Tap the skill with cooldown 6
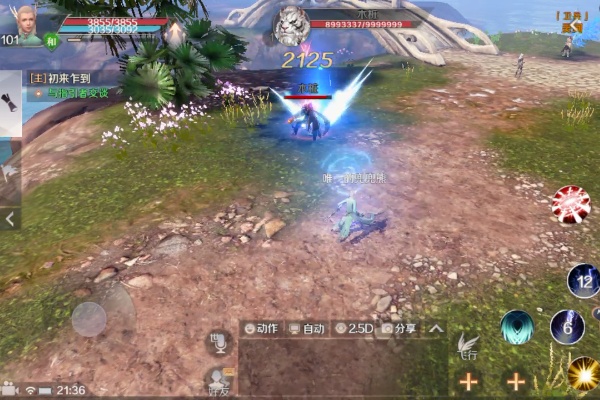The width and height of the screenshot is (600, 400). point(567,327)
